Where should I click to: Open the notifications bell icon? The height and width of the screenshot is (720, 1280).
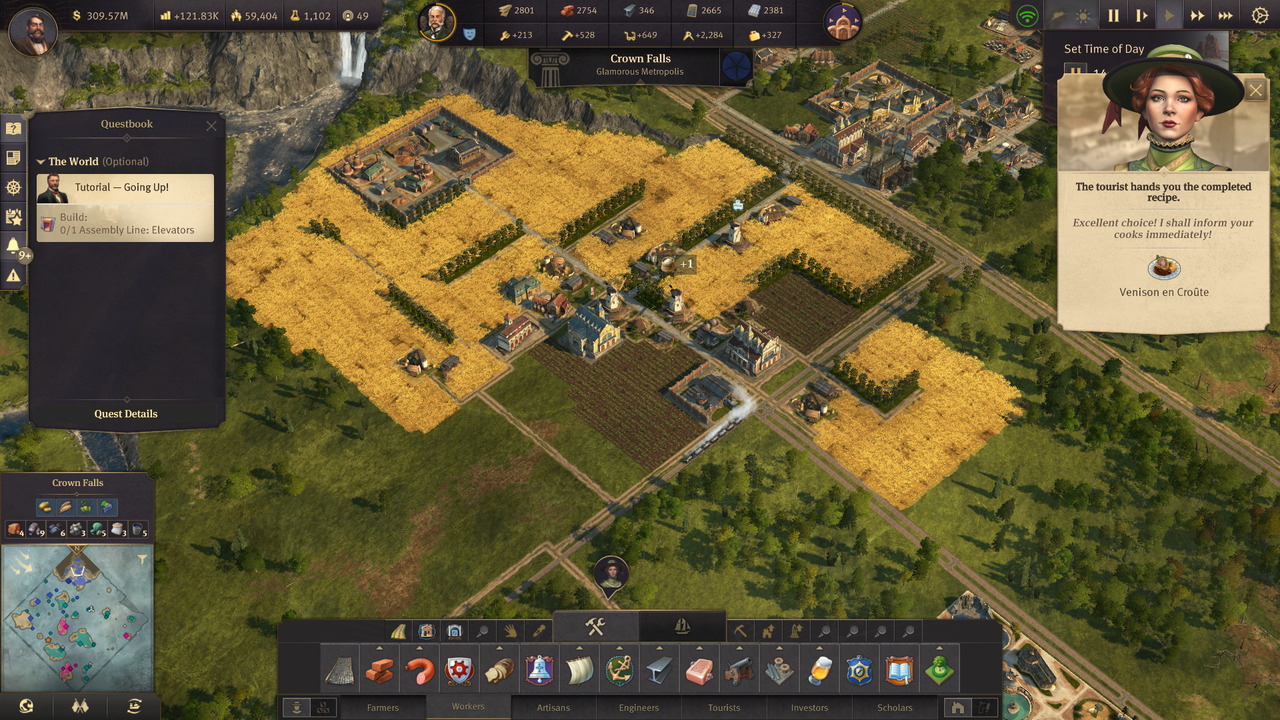(13, 245)
